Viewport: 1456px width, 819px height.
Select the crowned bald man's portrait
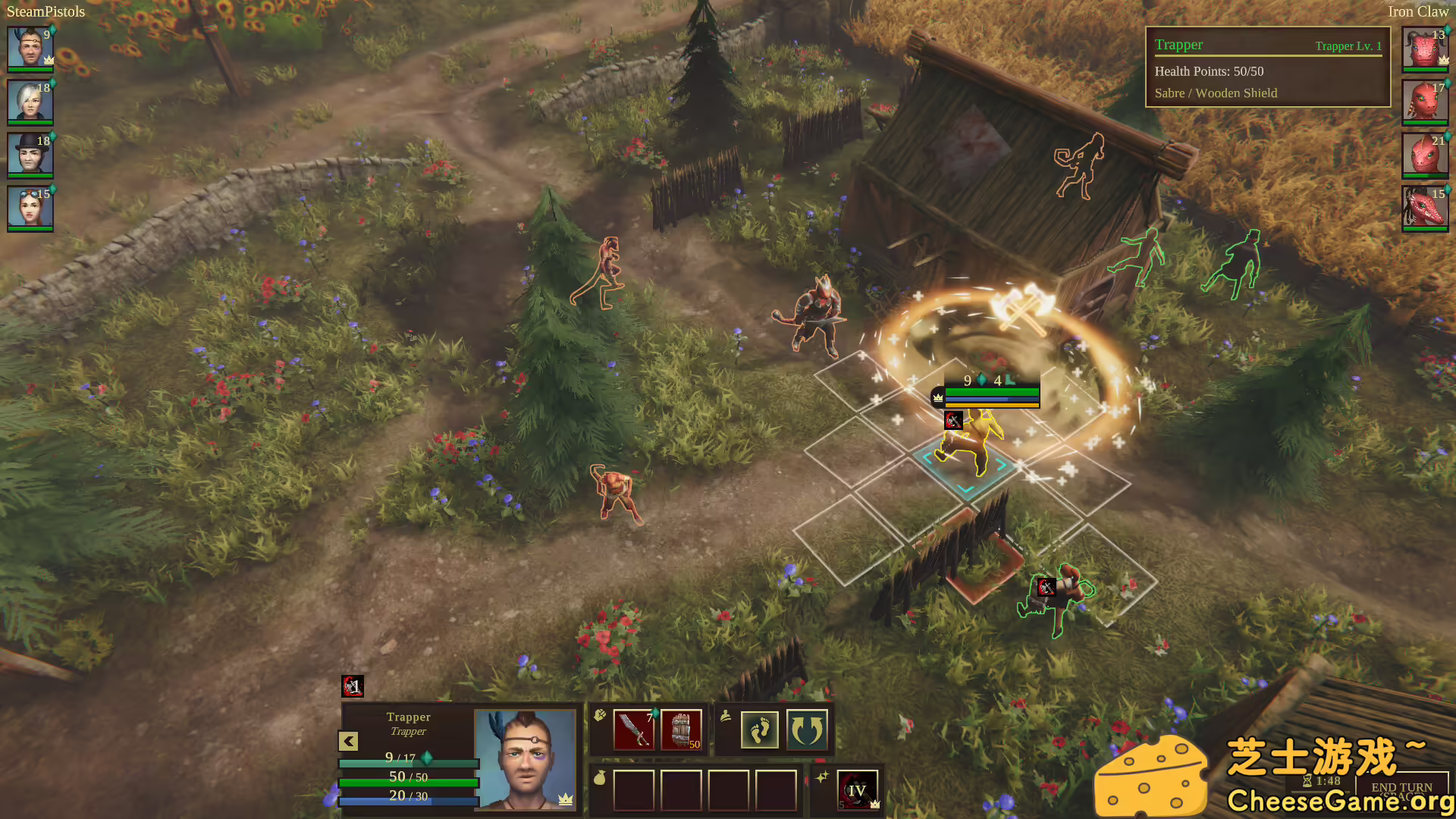point(30,49)
